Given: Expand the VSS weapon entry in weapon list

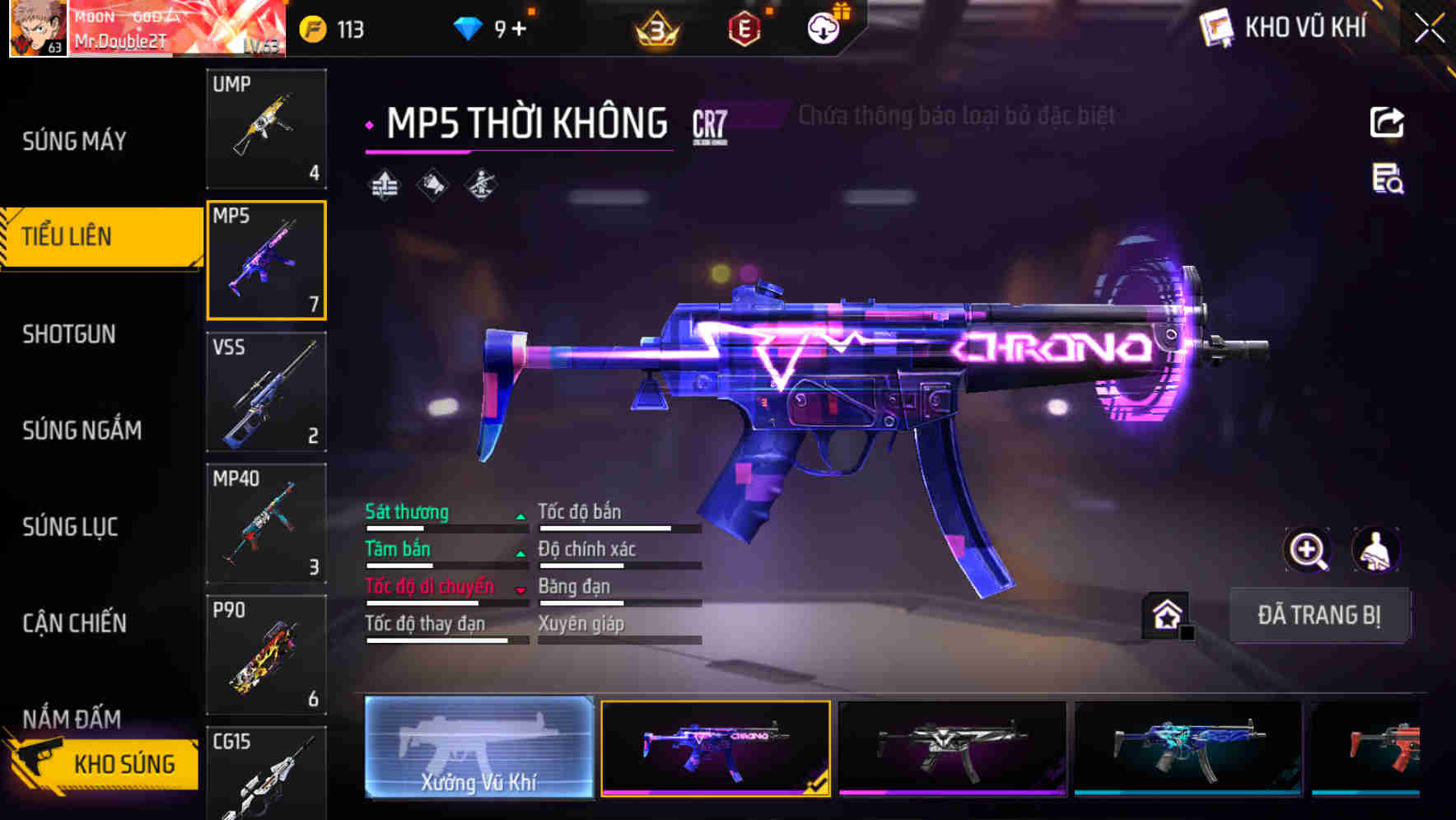Looking at the screenshot, I should pyautogui.click(x=266, y=394).
